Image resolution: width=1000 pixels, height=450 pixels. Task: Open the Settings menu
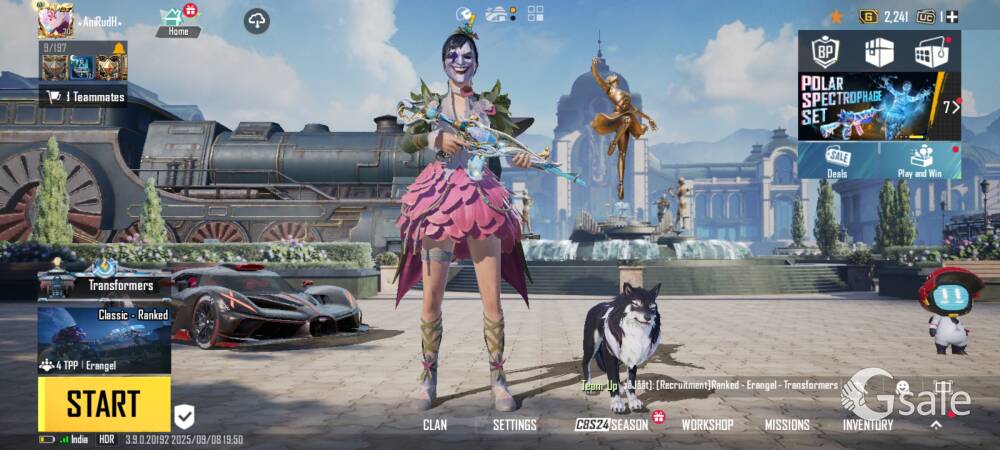(x=515, y=425)
